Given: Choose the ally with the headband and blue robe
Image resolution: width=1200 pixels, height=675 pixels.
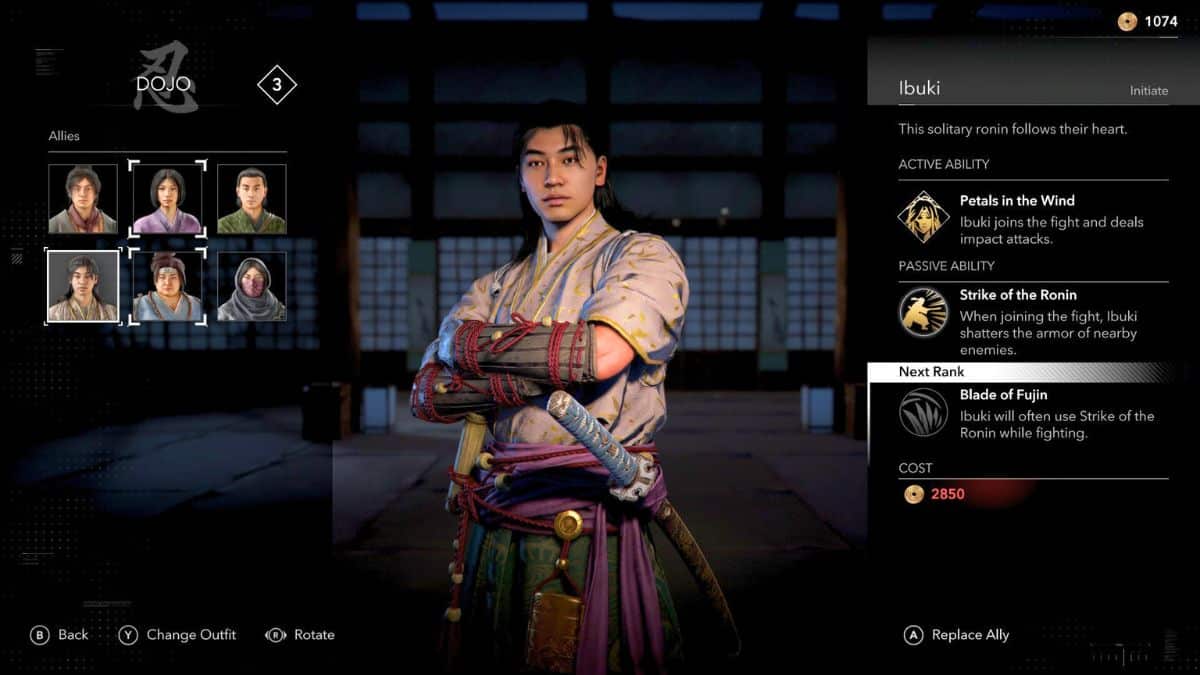Looking at the screenshot, I should click(x=167, y=286).
